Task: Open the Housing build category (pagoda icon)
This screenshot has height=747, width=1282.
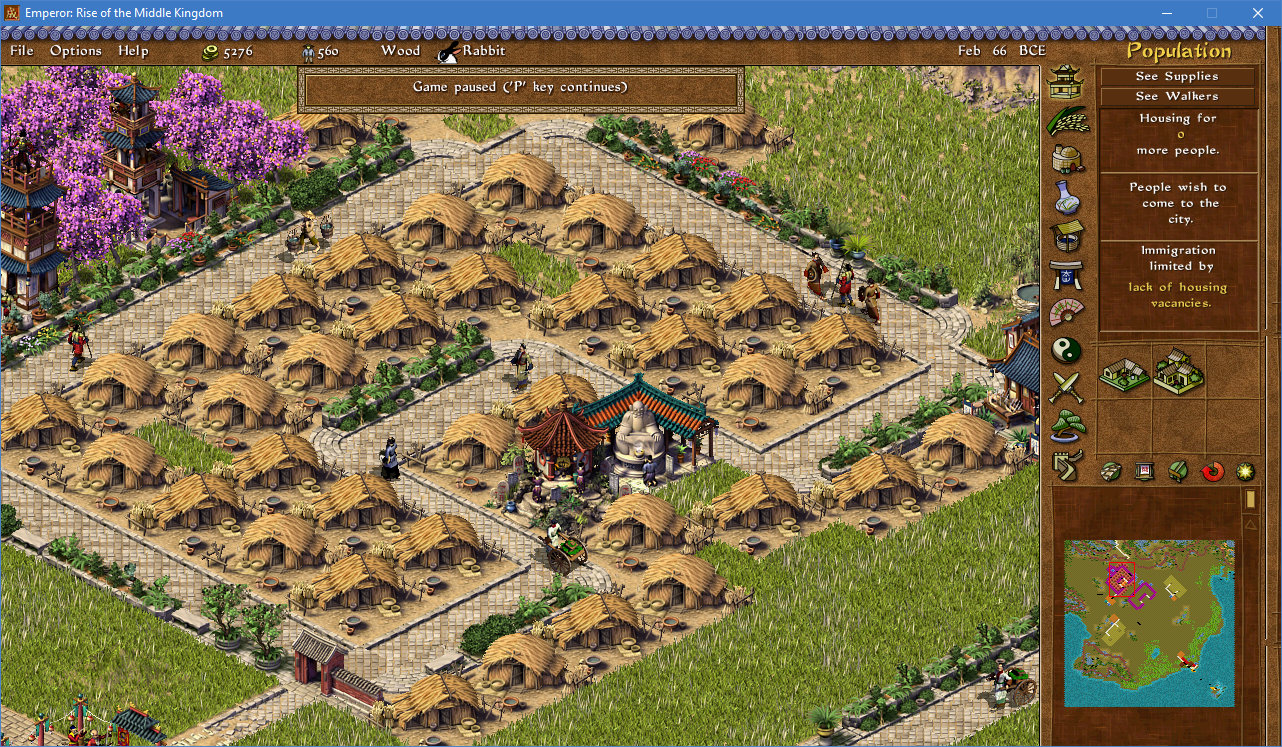Action: point(1066,82)
